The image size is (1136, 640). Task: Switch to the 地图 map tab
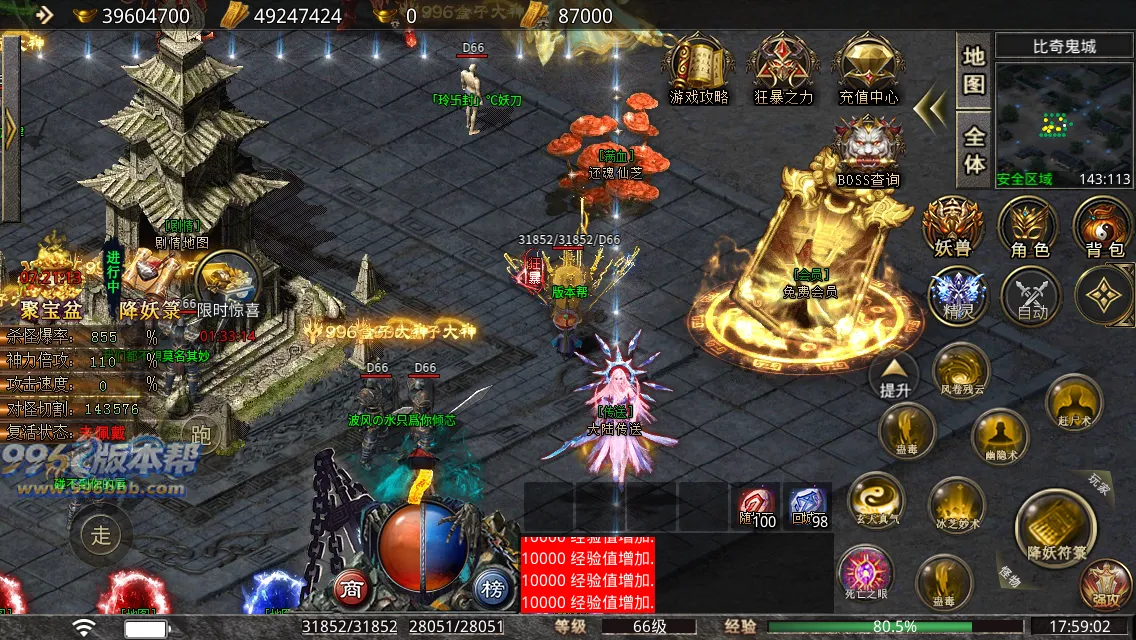coord(974,69)
